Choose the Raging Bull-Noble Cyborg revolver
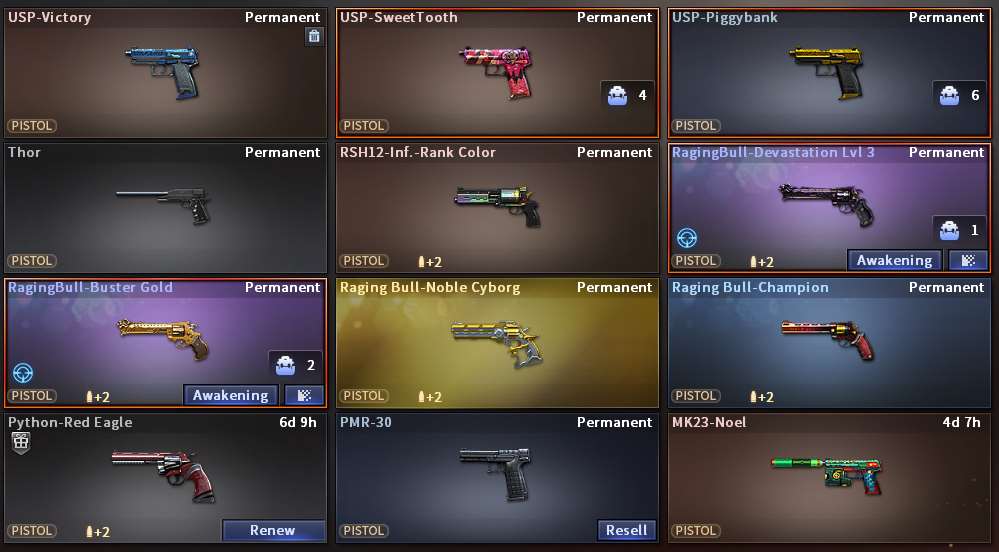Image resolution: width=999 pixels, height=552 pixels. 497,340
